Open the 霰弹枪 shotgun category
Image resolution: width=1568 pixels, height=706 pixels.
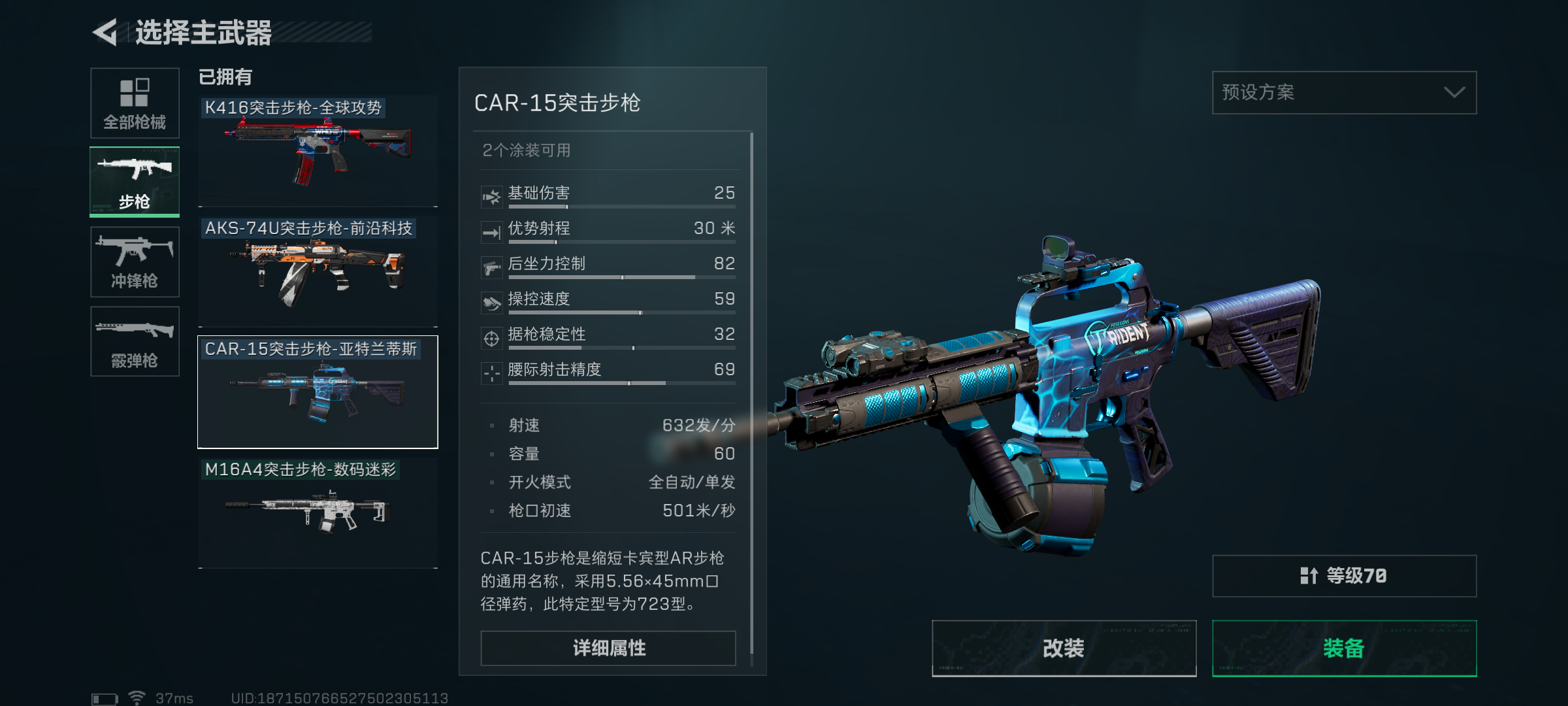135,341
